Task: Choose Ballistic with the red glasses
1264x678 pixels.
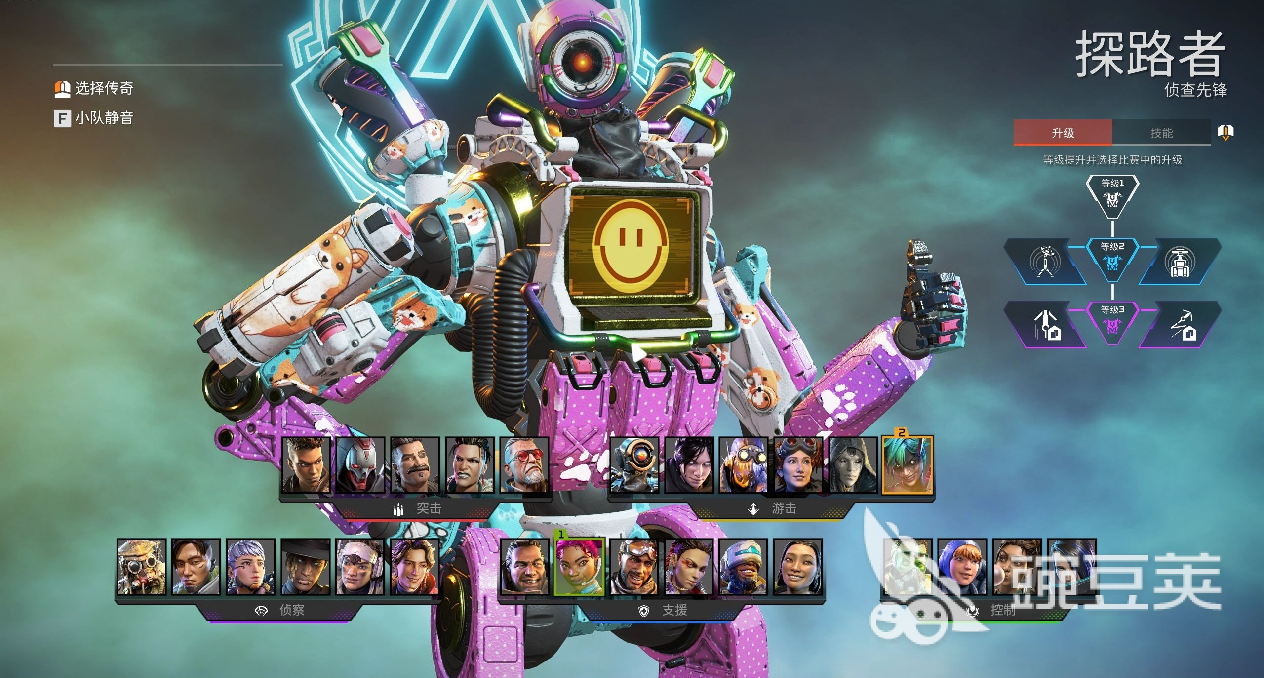Action: pyautogui.click(x=524, y=465)
